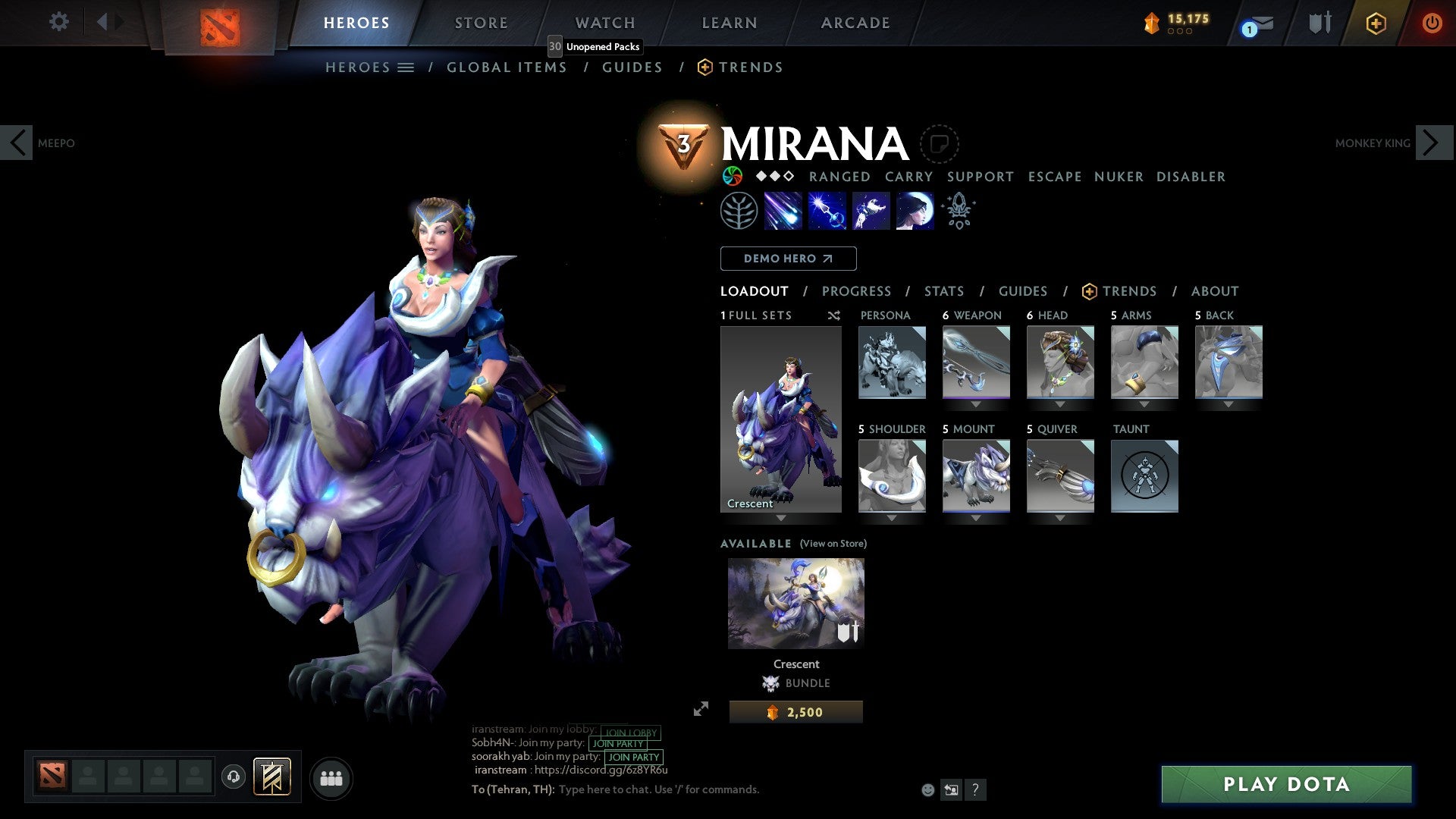Viewport: 1456px width, 819px height.
Task: Select the Crescent full set thumbnail
Action: coord(782,421)
